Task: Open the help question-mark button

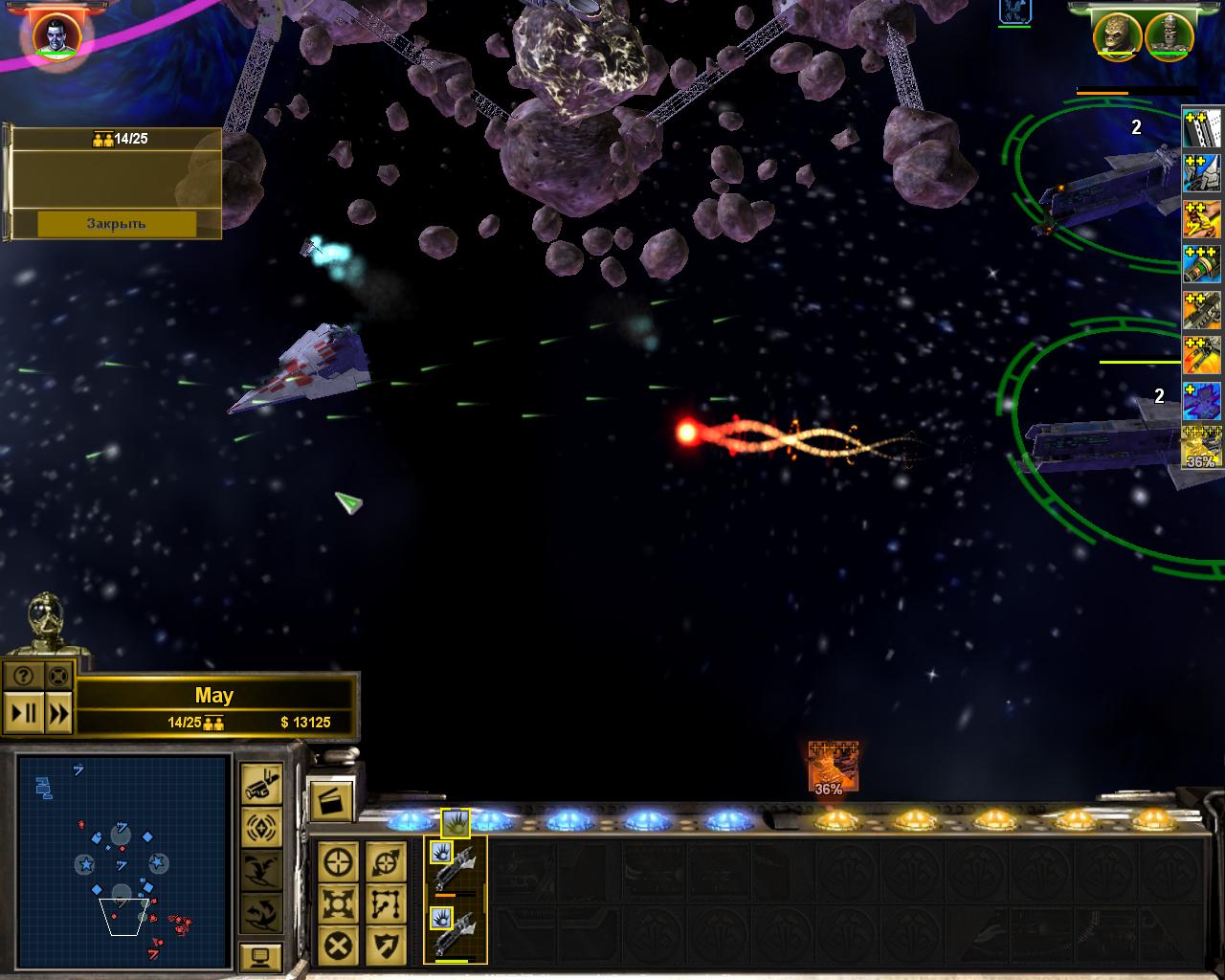Action: pyautogui.click(x=25, y=676)
